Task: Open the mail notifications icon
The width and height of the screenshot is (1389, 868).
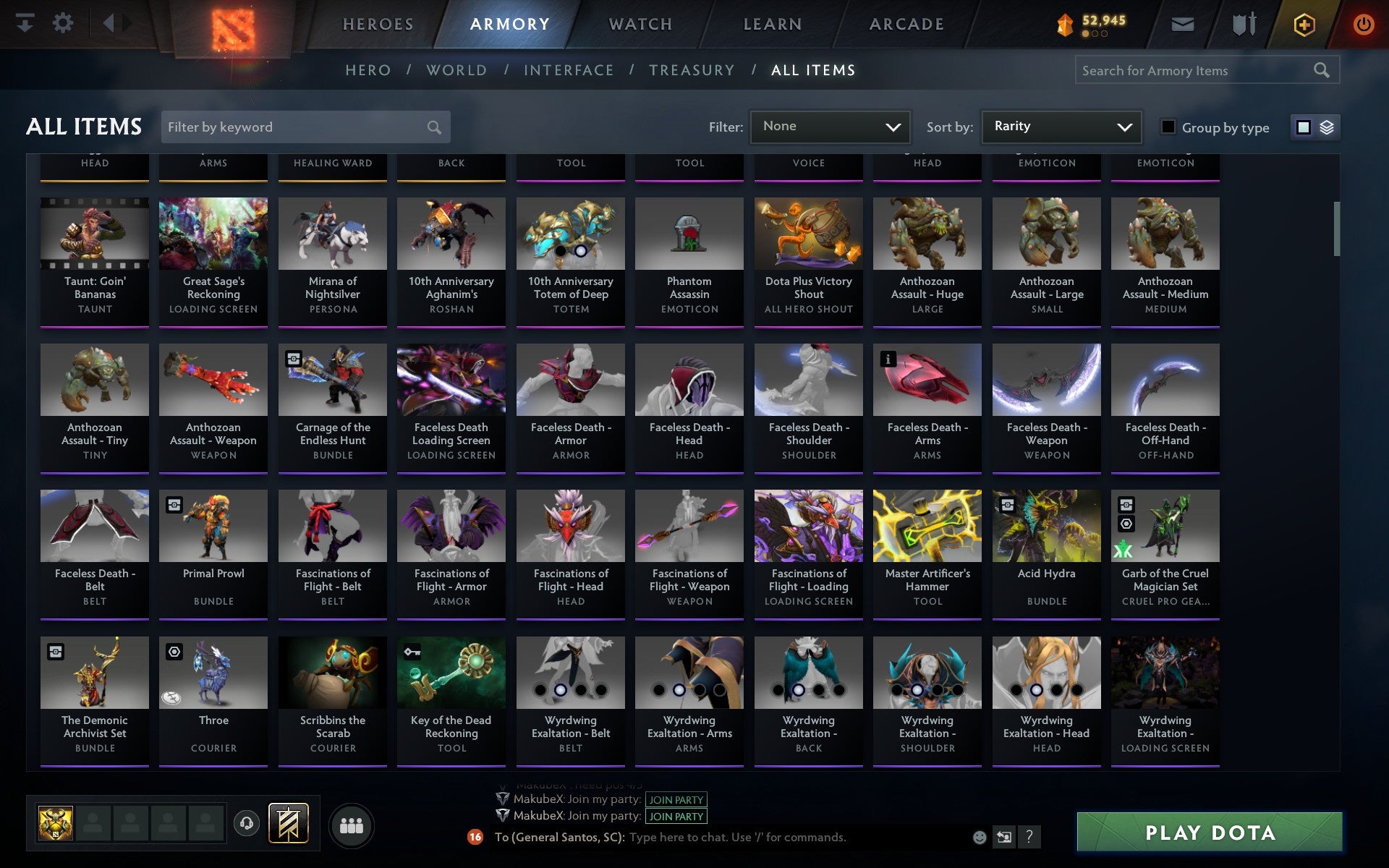Action: (x=1182, y=23)
